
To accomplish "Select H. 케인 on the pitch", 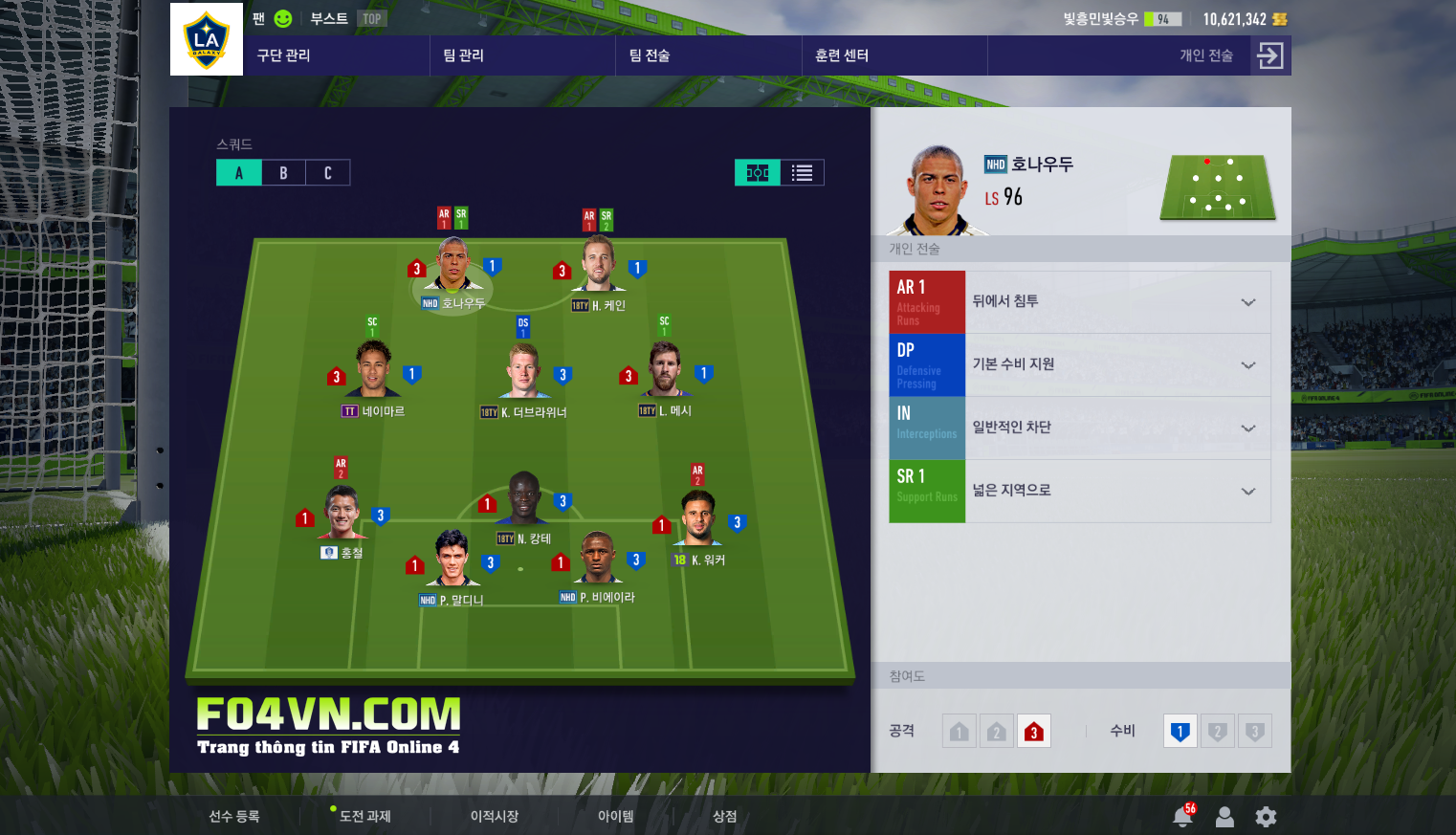I will pos(599,267).
